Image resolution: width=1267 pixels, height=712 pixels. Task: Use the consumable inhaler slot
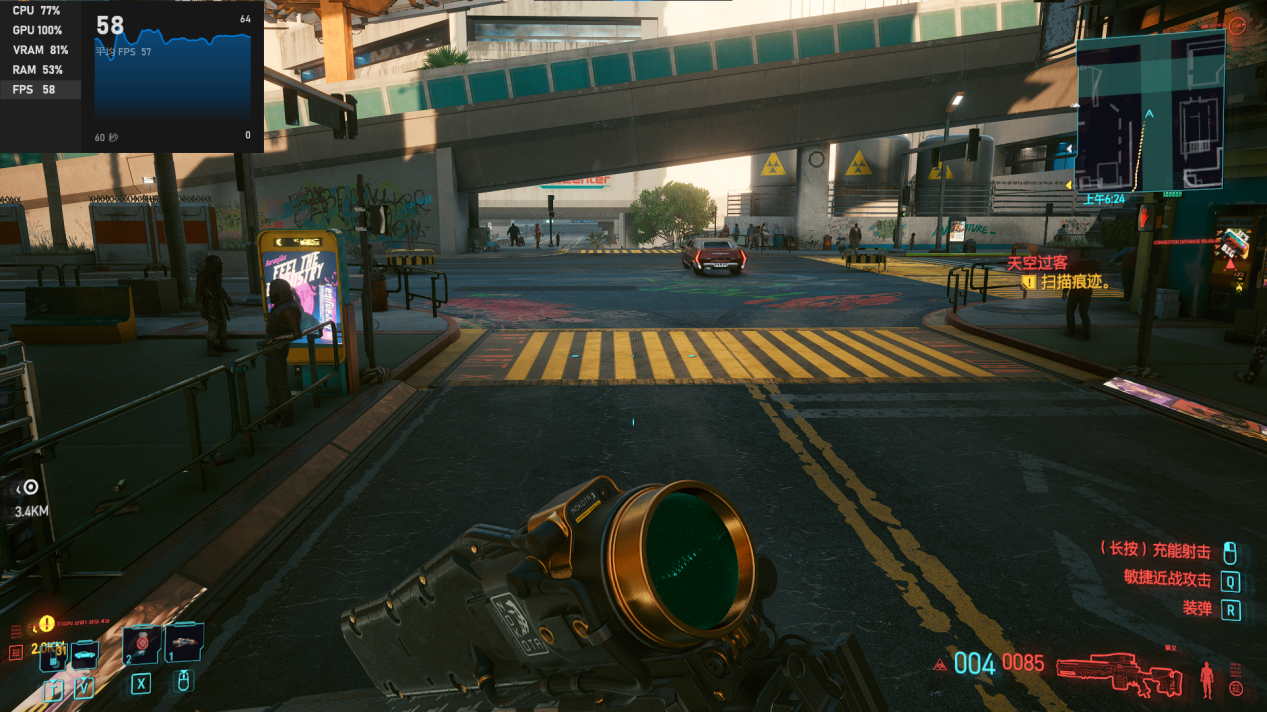coord(142,645)
